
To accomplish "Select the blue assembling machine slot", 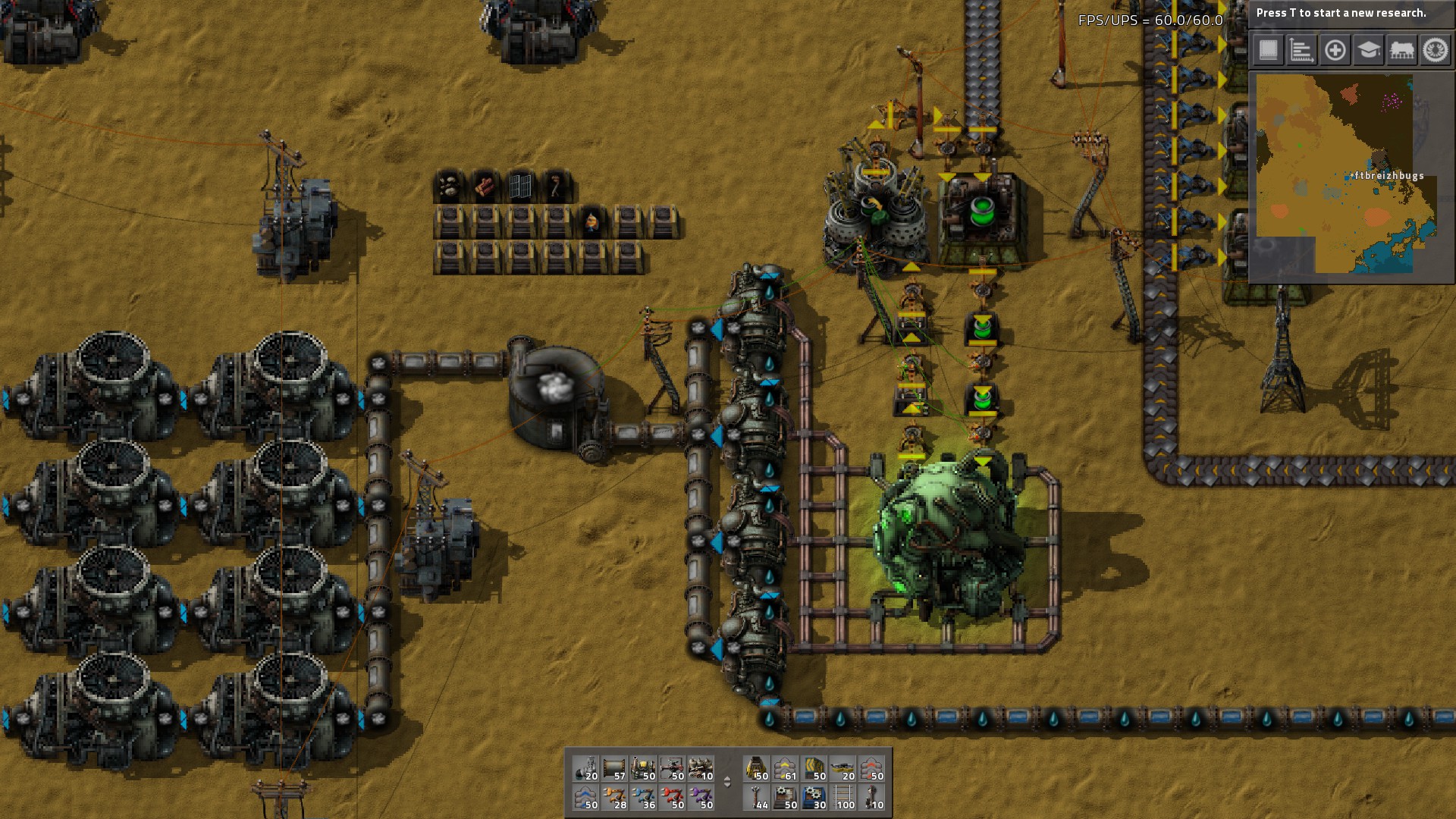I will (x=814, y=797).
